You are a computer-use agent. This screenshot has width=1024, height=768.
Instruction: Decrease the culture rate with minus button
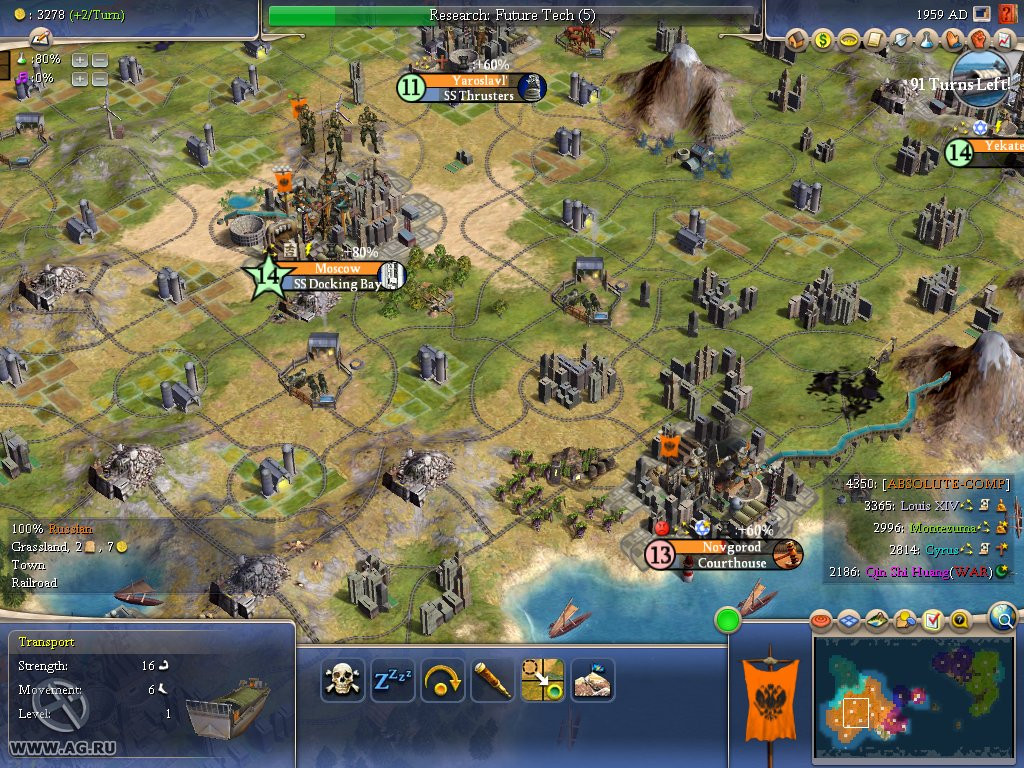coord(100,78)
